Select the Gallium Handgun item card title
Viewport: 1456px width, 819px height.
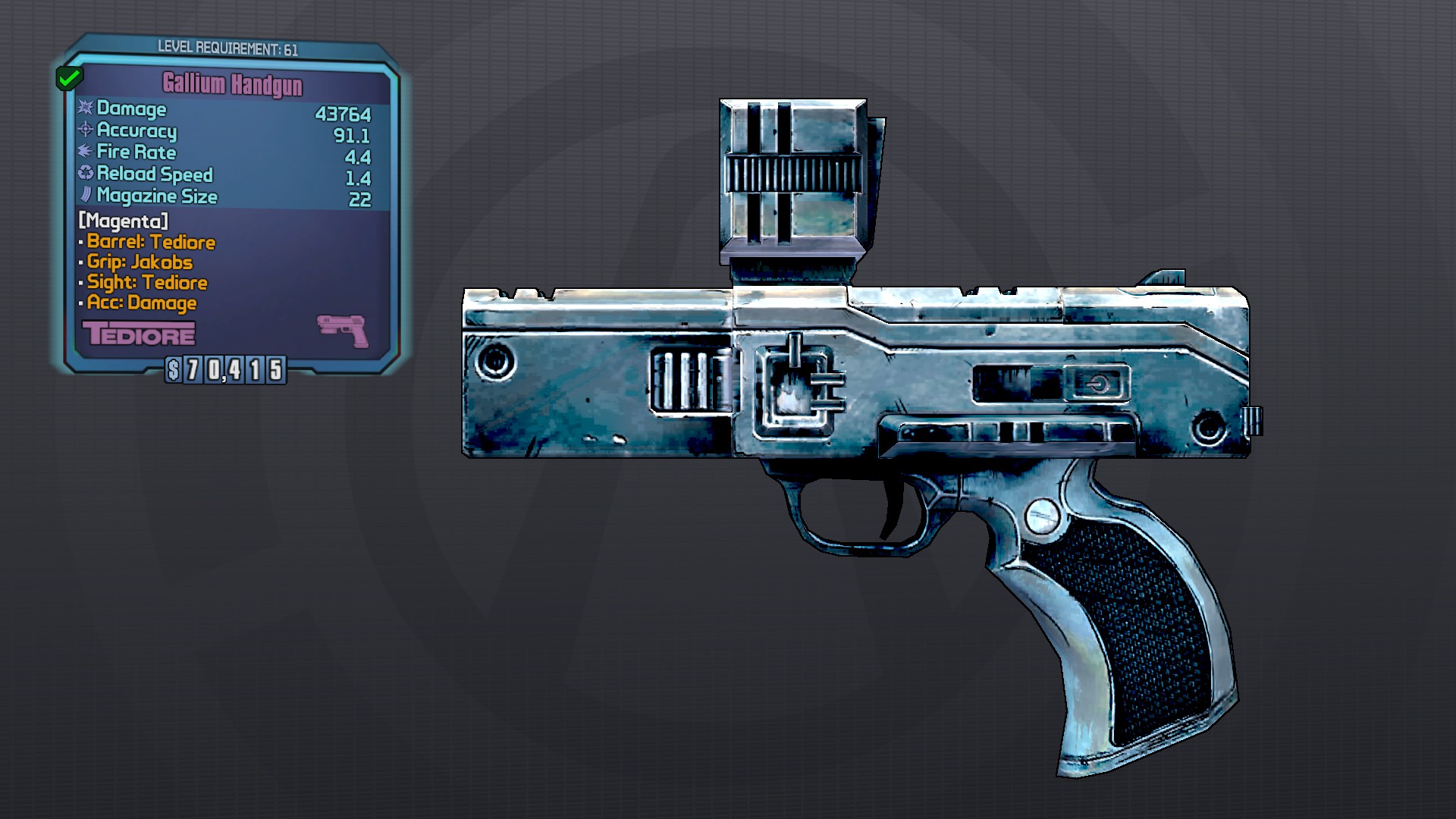tap(232, 84)
